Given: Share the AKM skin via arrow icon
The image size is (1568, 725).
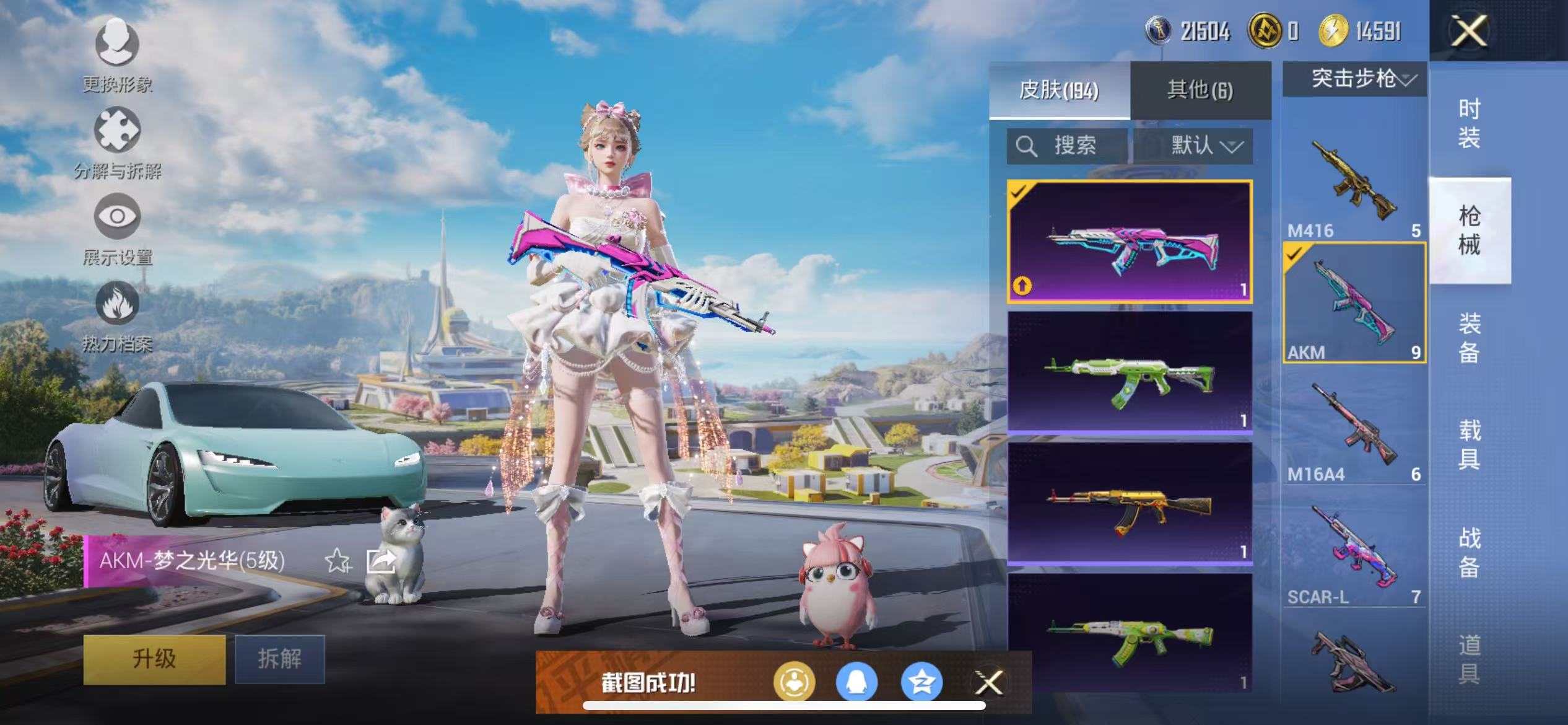Looking at the screenshot, I should tap(381, 561).
